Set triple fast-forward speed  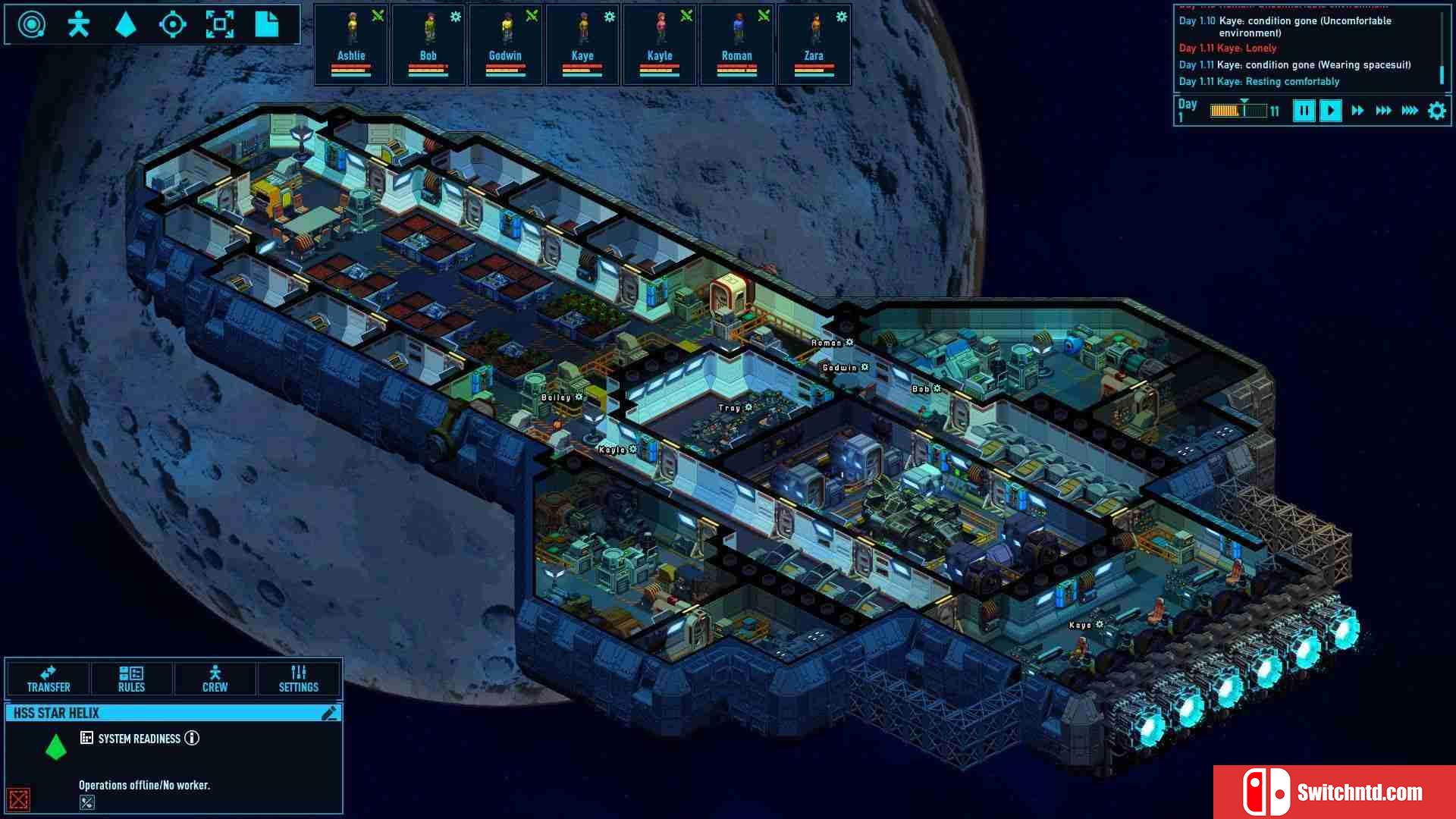(x=1383, y=111)
